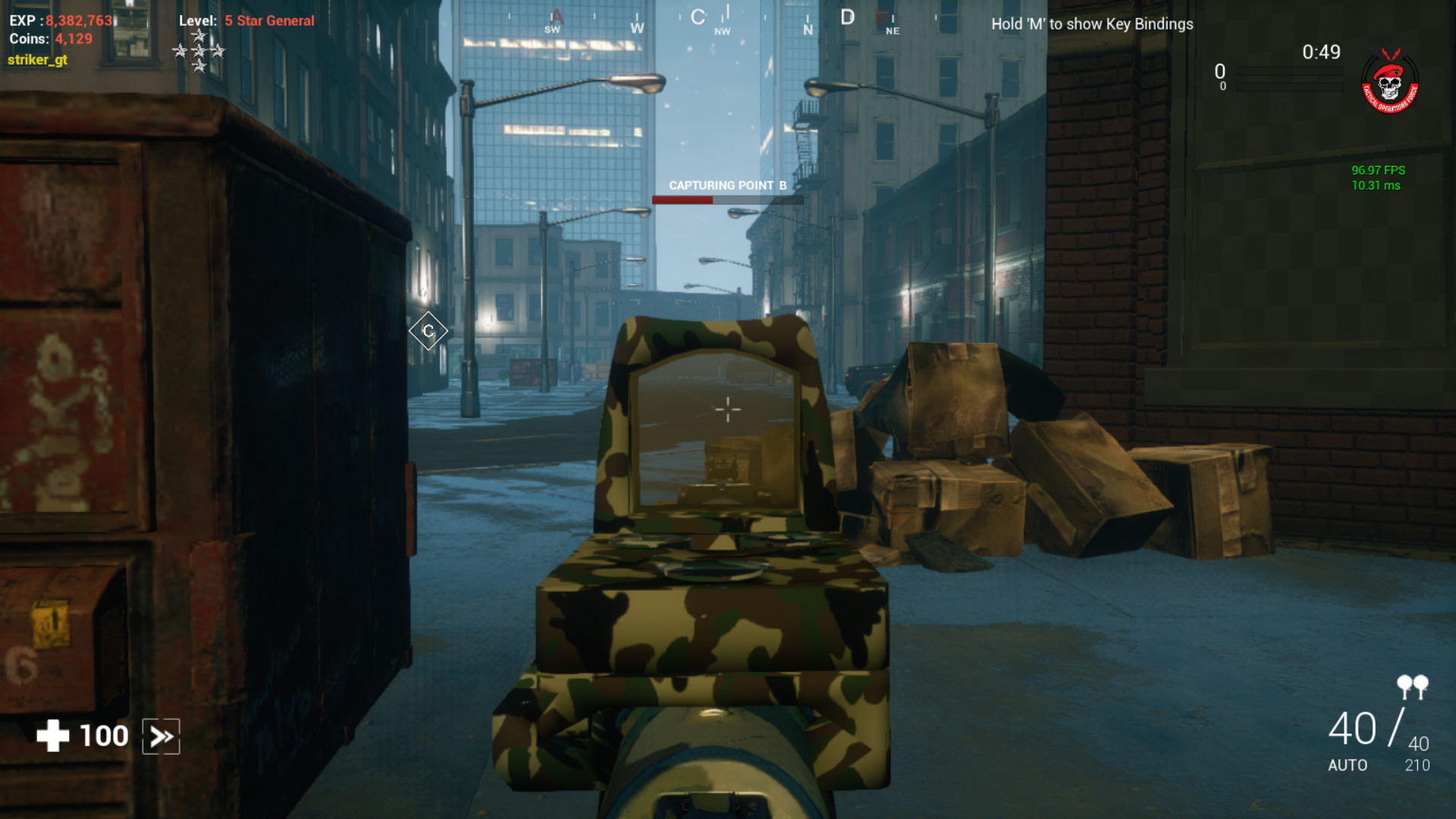Click the double-arrow sprint icon near health

point(162,735)
